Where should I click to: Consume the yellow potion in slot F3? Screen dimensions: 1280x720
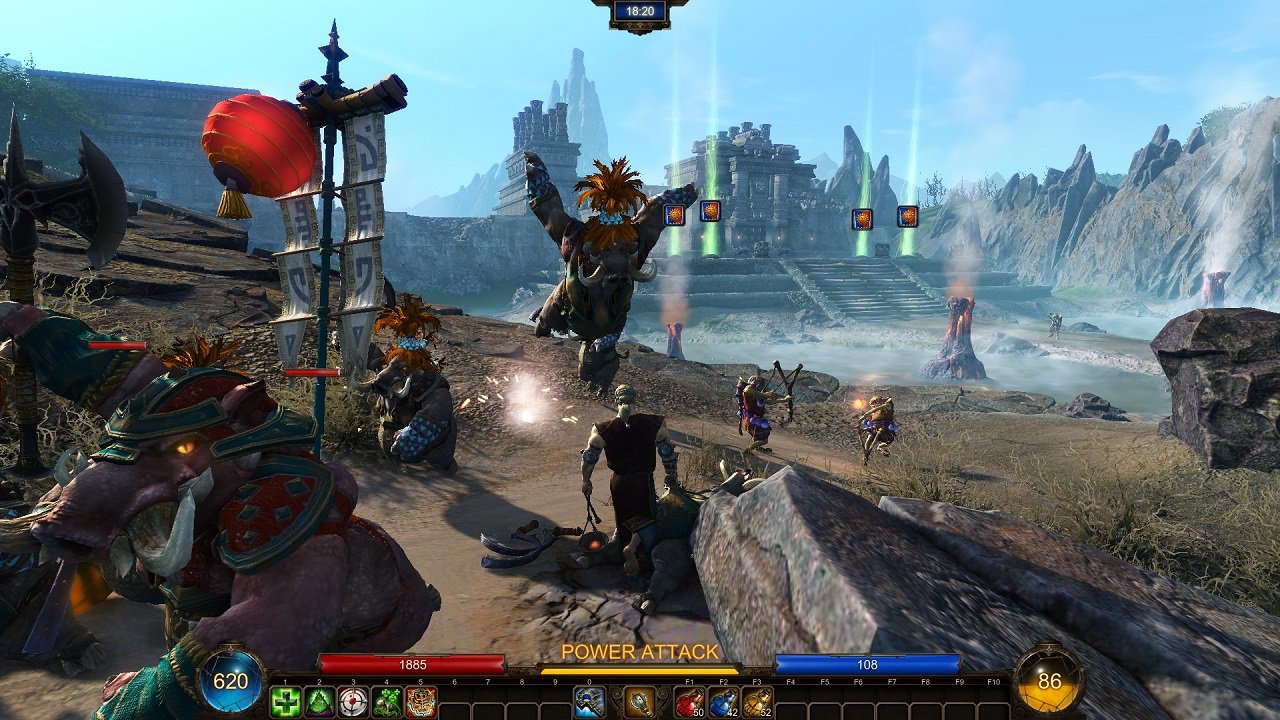click(758, 702)
